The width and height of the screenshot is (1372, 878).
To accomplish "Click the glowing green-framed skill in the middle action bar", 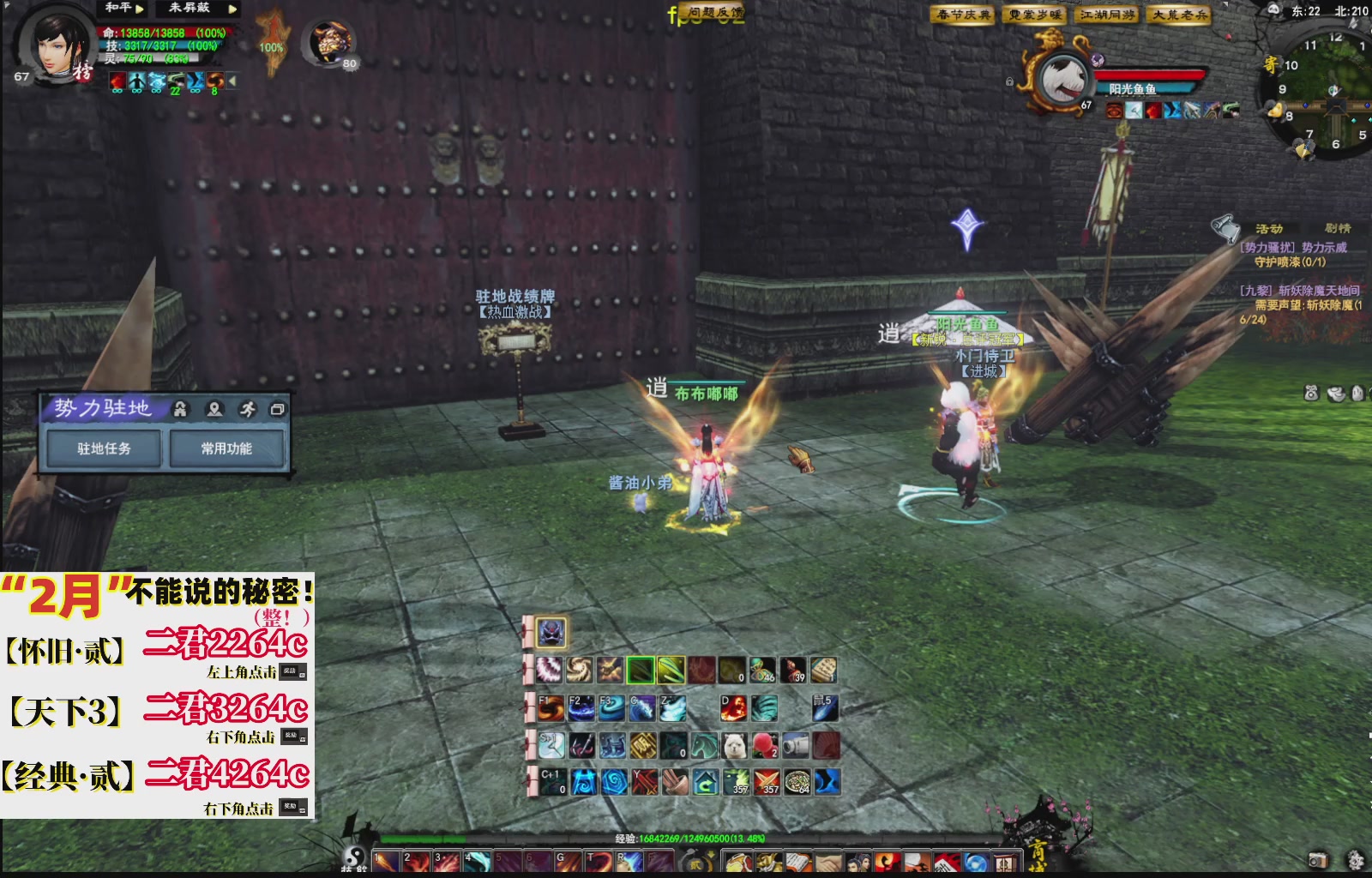I will [x=640, y=670].
